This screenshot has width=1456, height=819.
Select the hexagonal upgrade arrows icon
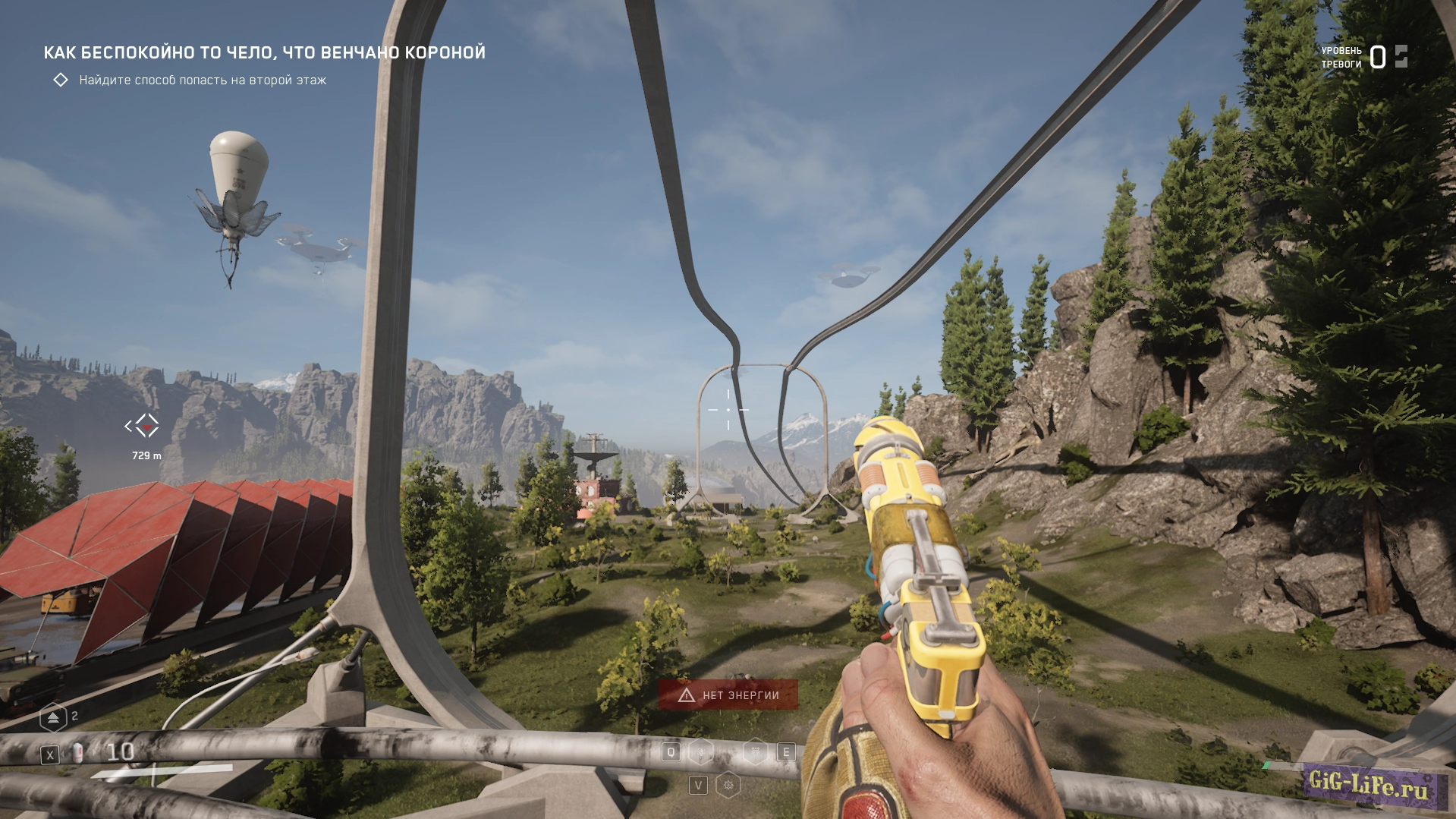(x=53, y=717)
